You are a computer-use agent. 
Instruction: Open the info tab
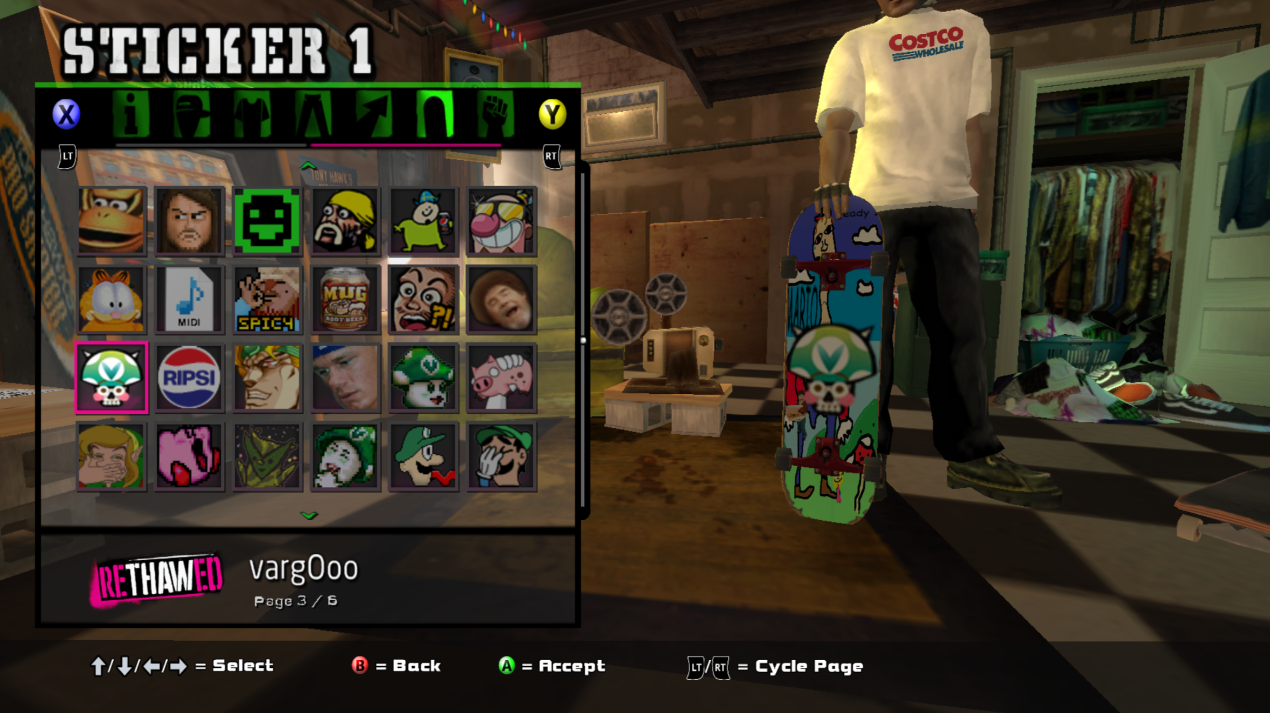pyautogui.click(x=129, y=114)
